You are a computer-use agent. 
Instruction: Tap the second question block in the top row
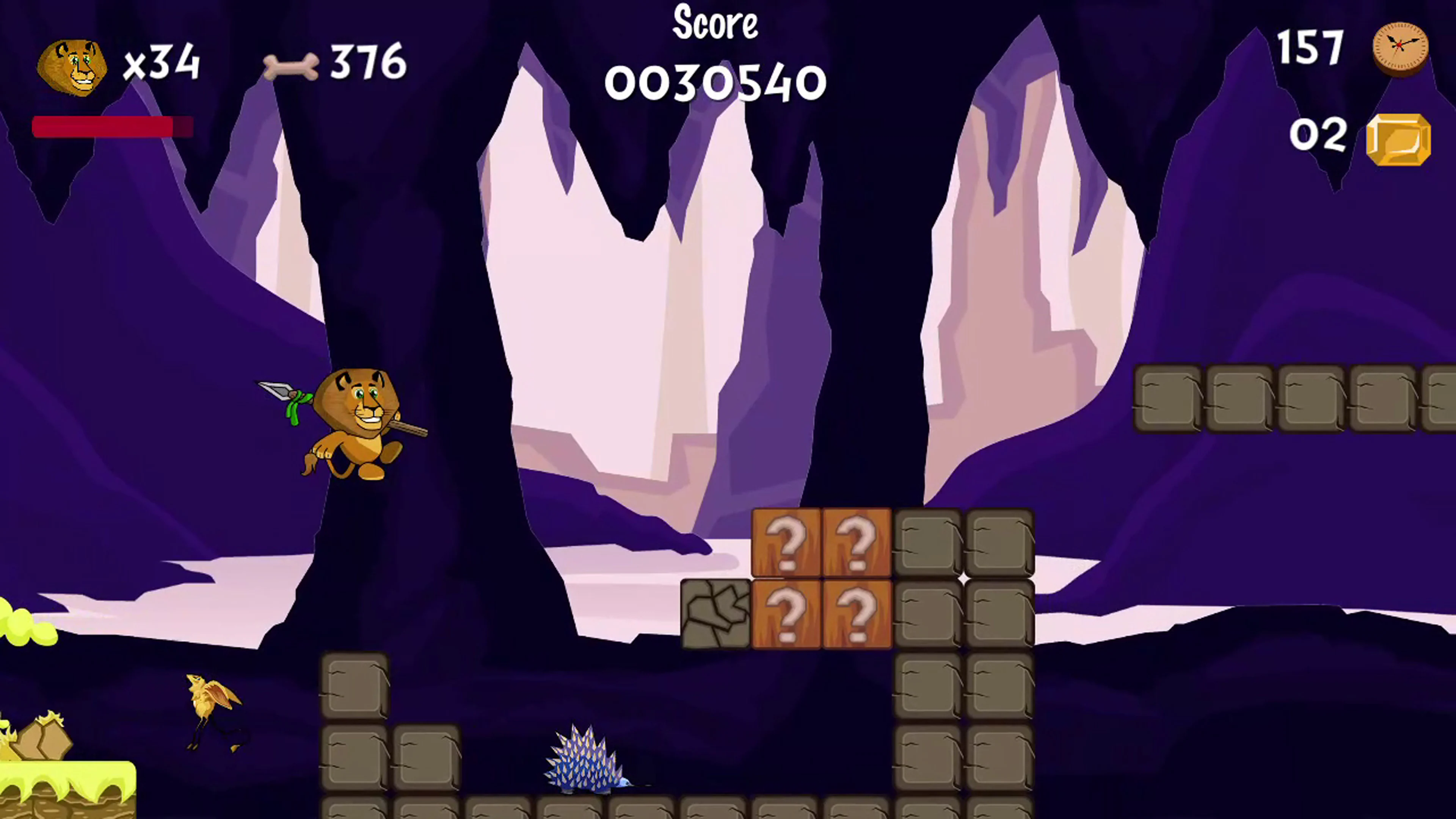[x=856, y=543]
